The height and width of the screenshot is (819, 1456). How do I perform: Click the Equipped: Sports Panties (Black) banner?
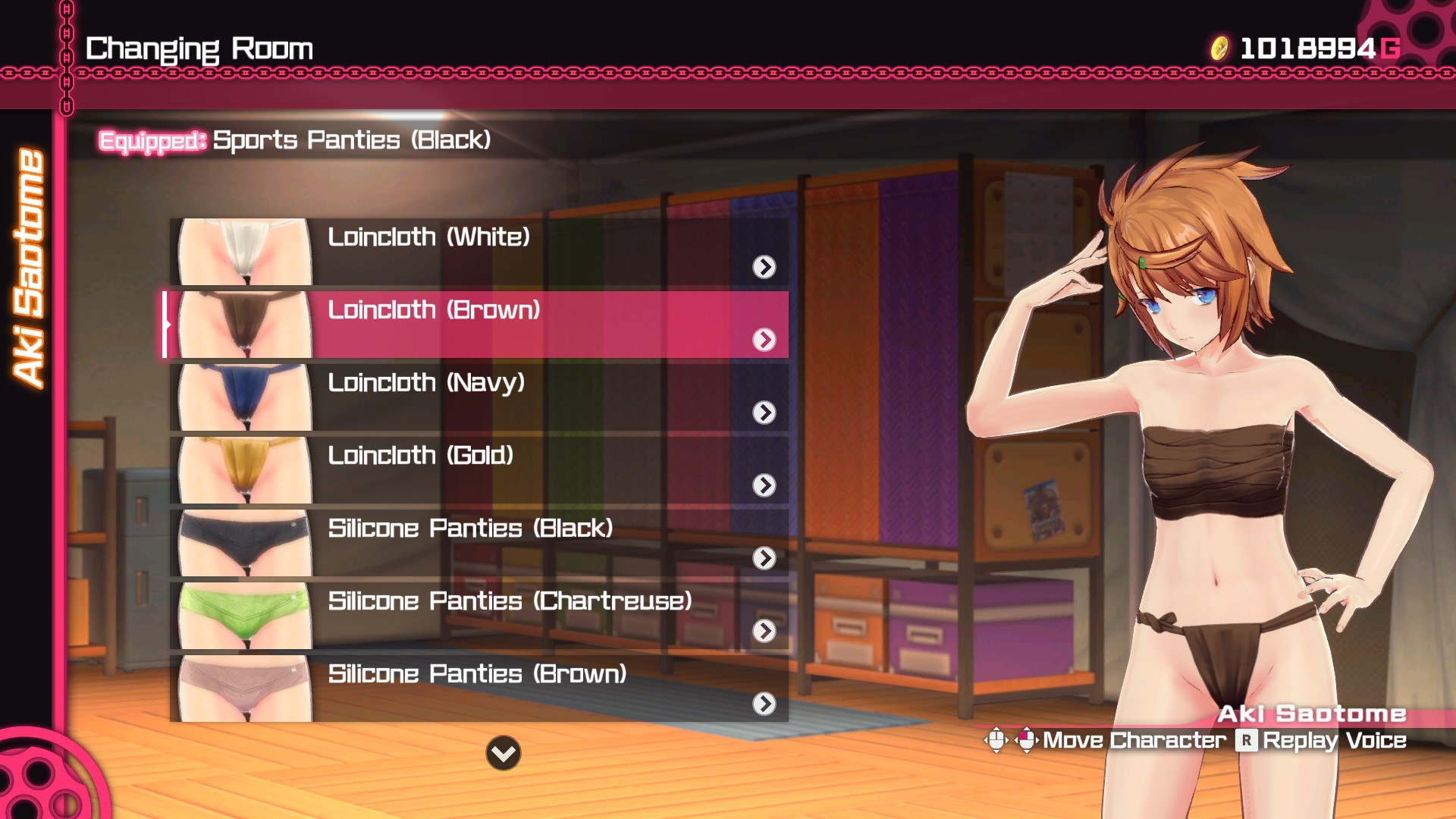(x=296, y=140)
